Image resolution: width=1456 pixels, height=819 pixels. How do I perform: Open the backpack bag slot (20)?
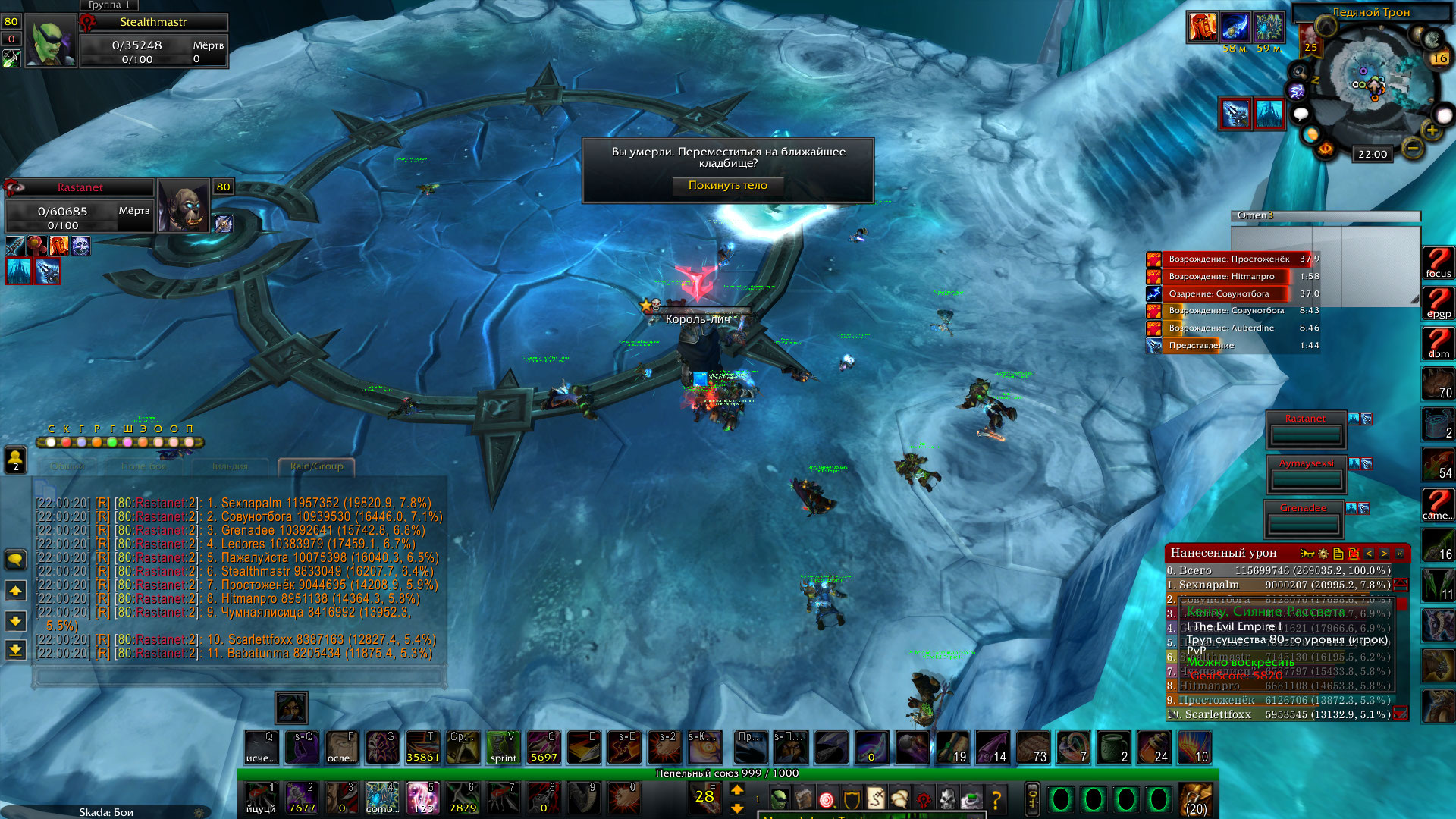point(1196,799)
